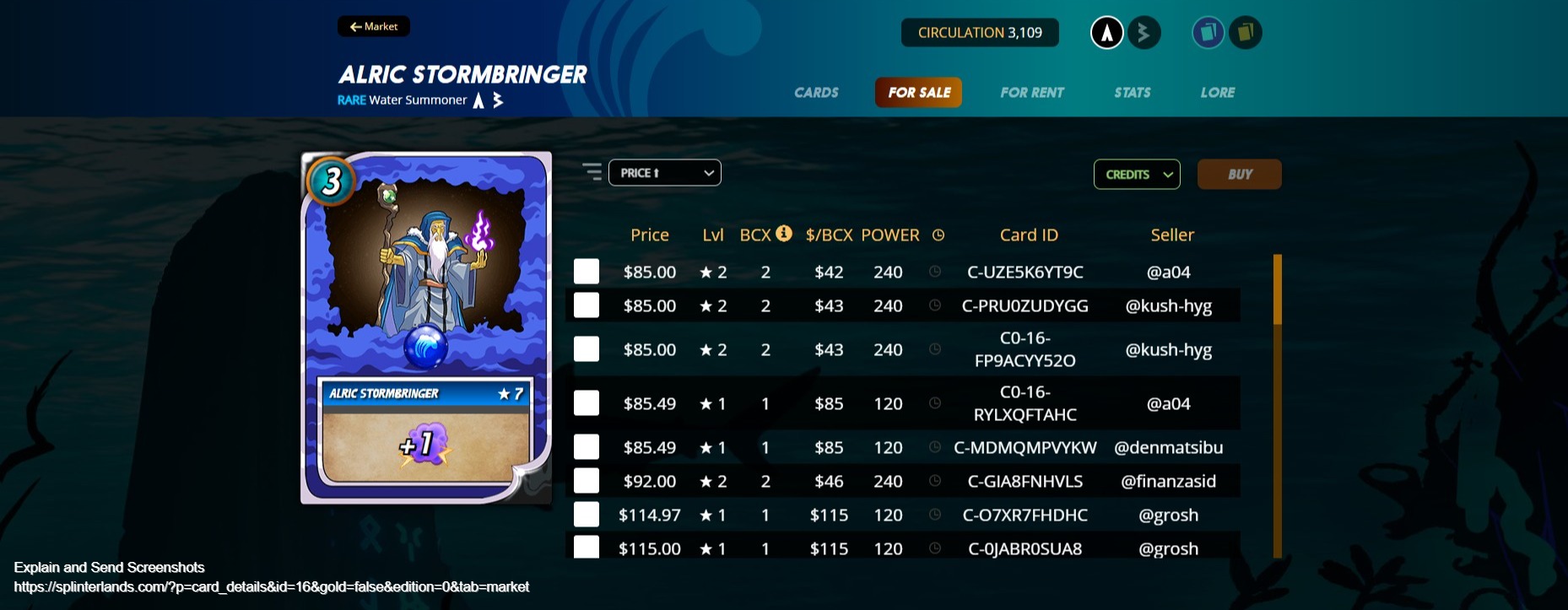Open the Price sort dropdown
The height and width of the screenshot is (610, 1568).
664,172
